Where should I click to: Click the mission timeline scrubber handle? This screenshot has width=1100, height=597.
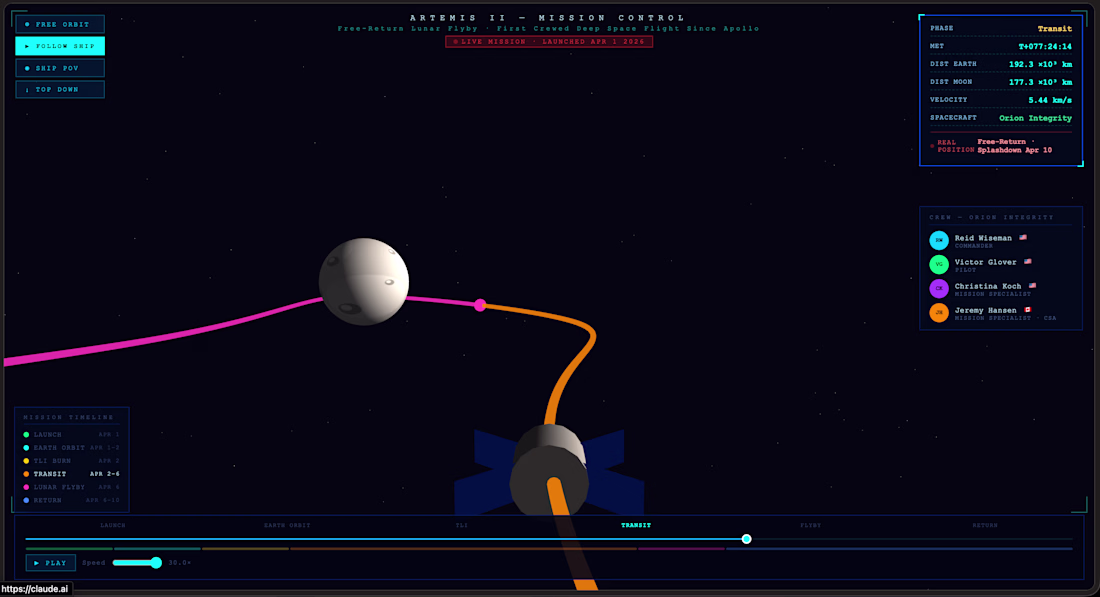coord(747,539)
